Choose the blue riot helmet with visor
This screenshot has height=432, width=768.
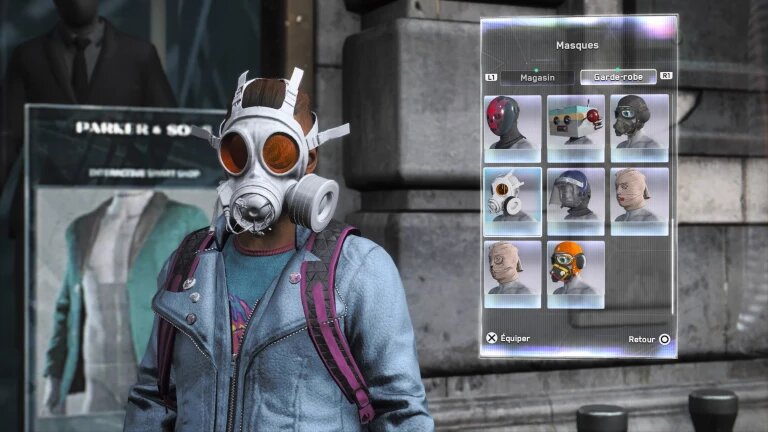(x=575, y=200)
